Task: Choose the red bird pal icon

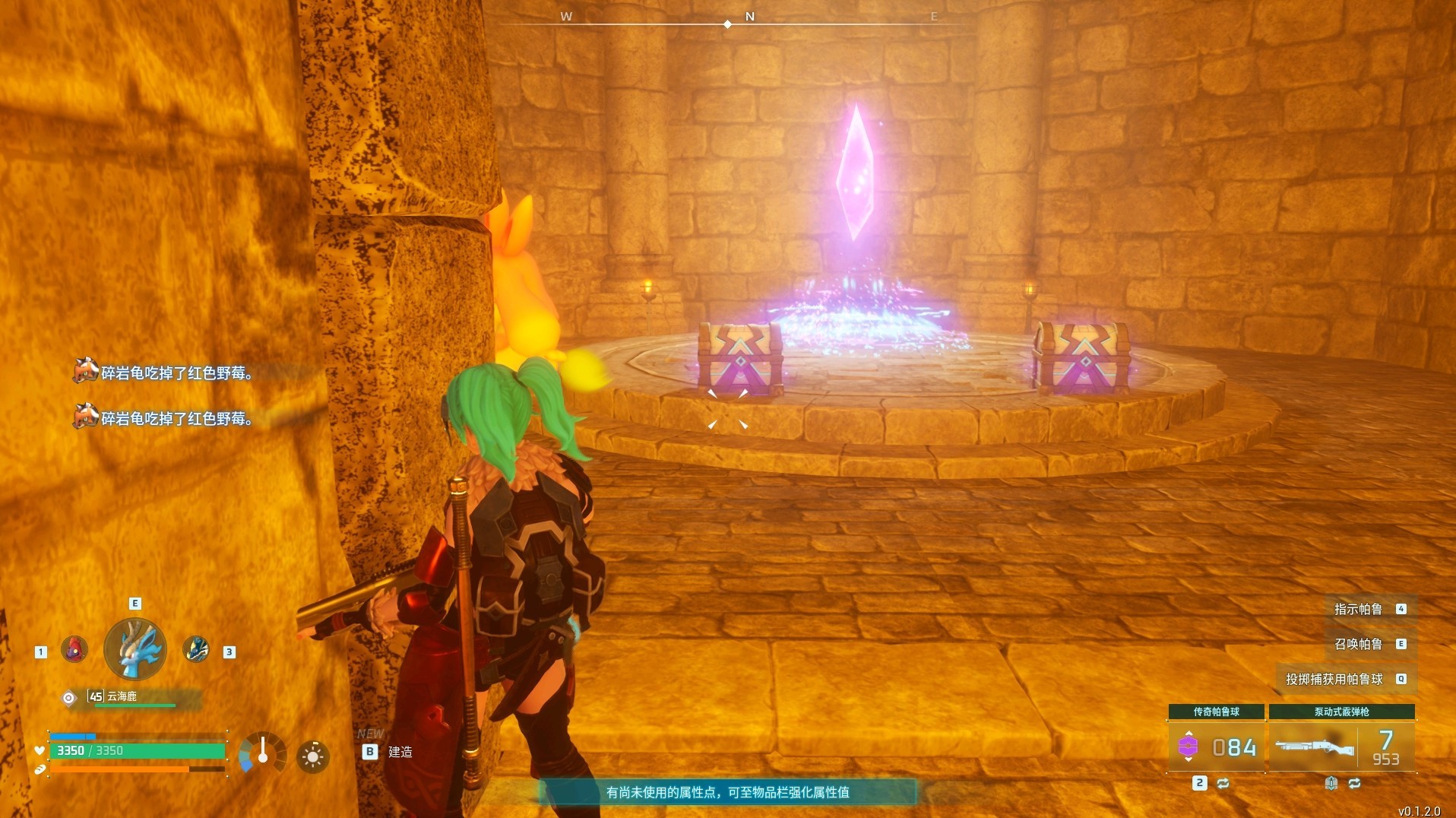Action: pyautogui.click(x=74, y=650)
